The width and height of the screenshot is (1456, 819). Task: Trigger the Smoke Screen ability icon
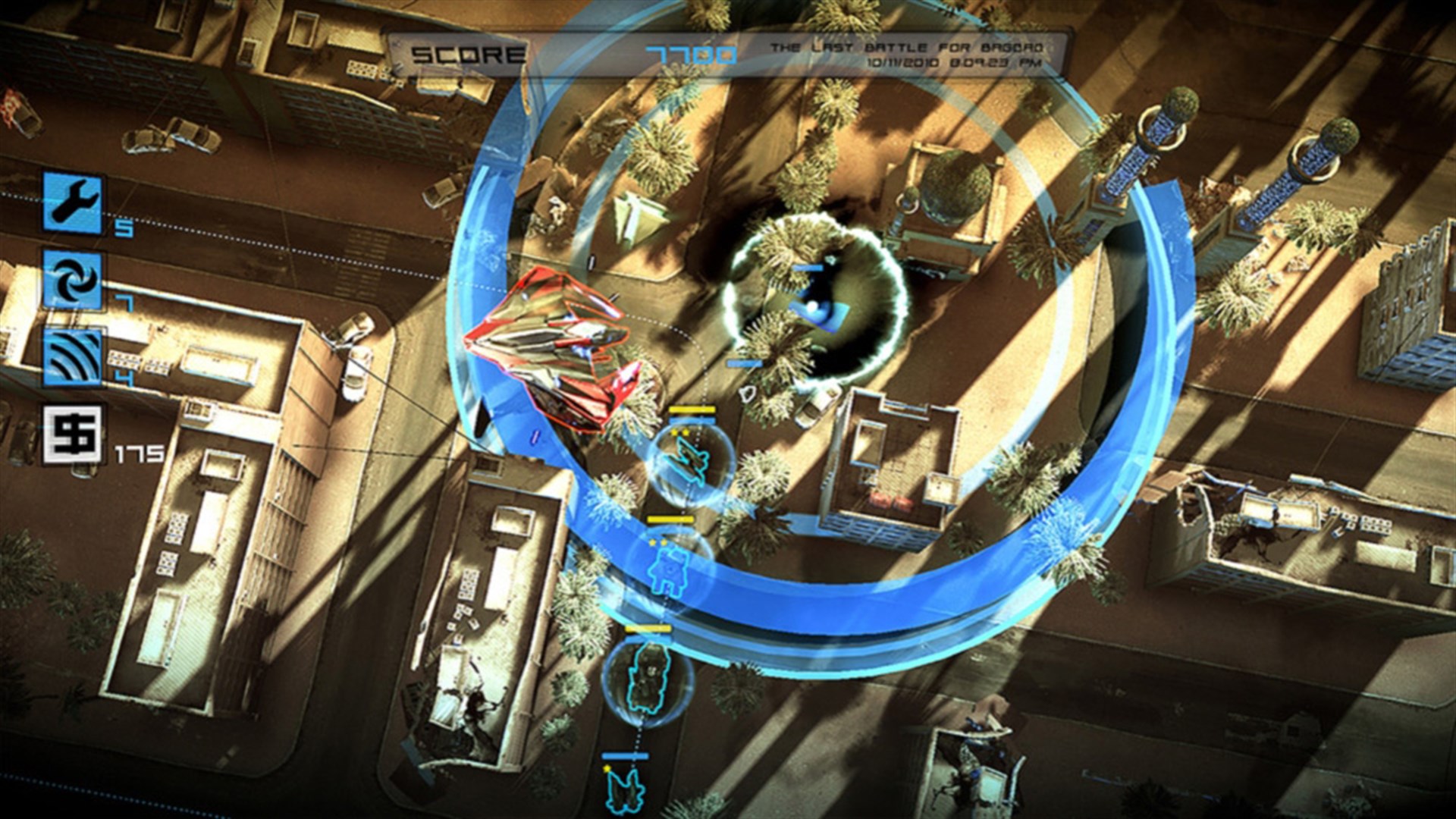coord(72,356)
